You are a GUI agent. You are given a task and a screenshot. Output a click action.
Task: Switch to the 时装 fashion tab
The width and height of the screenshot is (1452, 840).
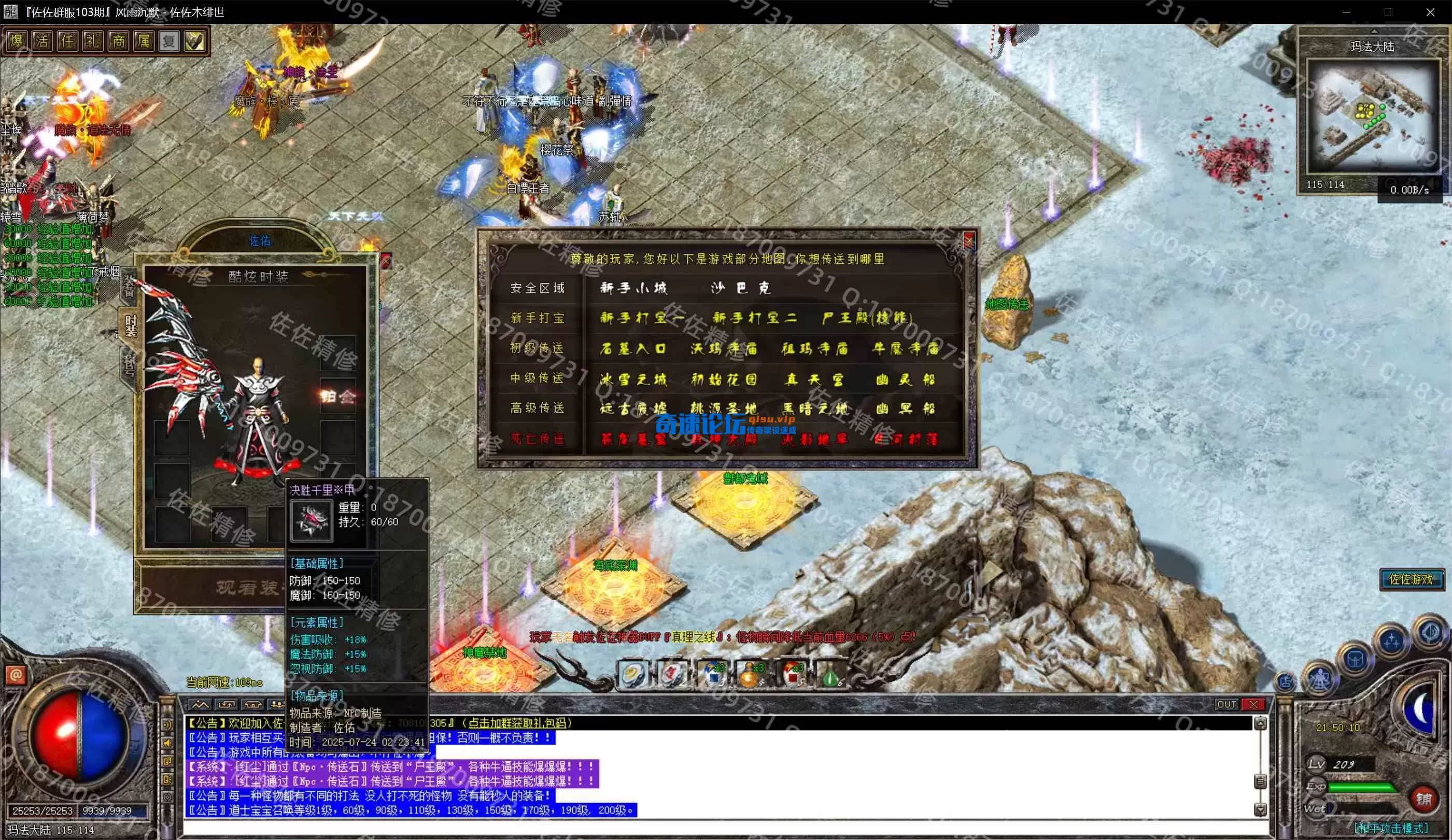click(130, 325)
